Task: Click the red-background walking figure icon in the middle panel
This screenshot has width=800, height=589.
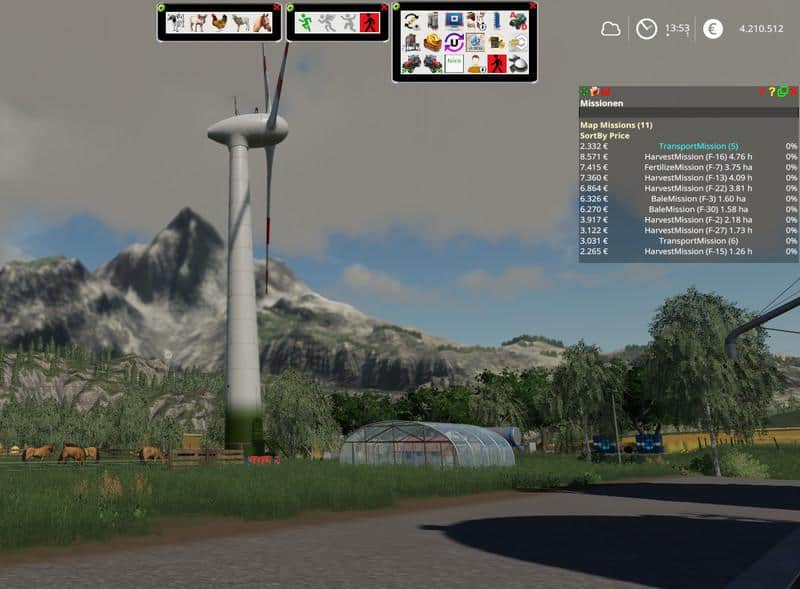Action: tap(370, 23)
